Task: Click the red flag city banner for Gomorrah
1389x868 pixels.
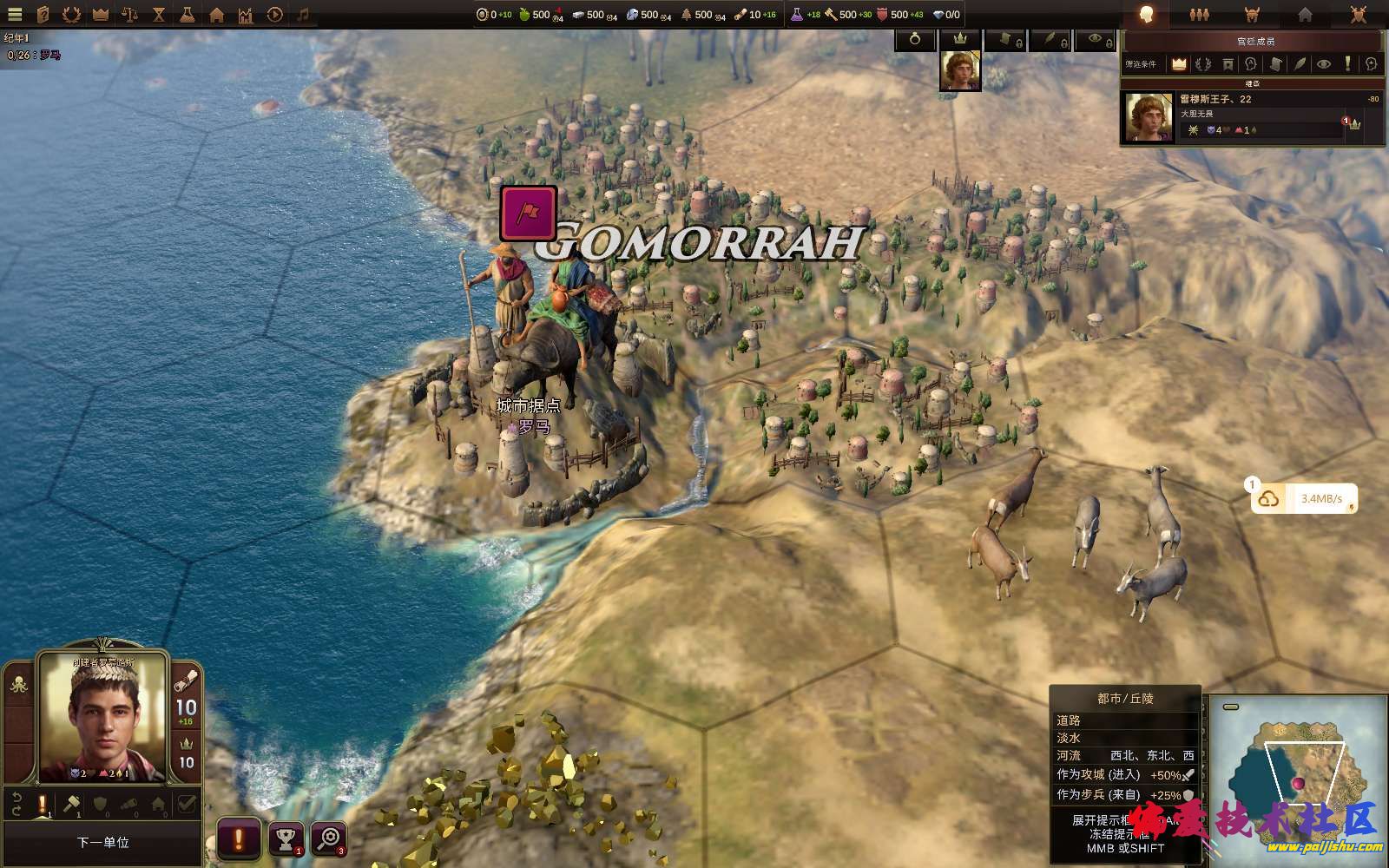Action: (529, 214)
